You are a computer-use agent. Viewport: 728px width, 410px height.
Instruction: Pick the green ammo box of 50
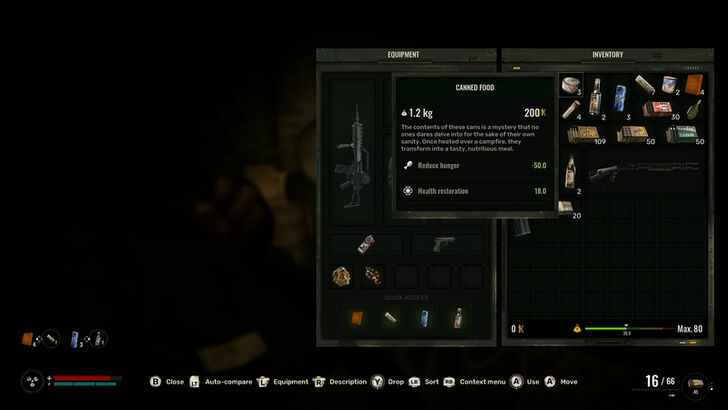[681, 133]
